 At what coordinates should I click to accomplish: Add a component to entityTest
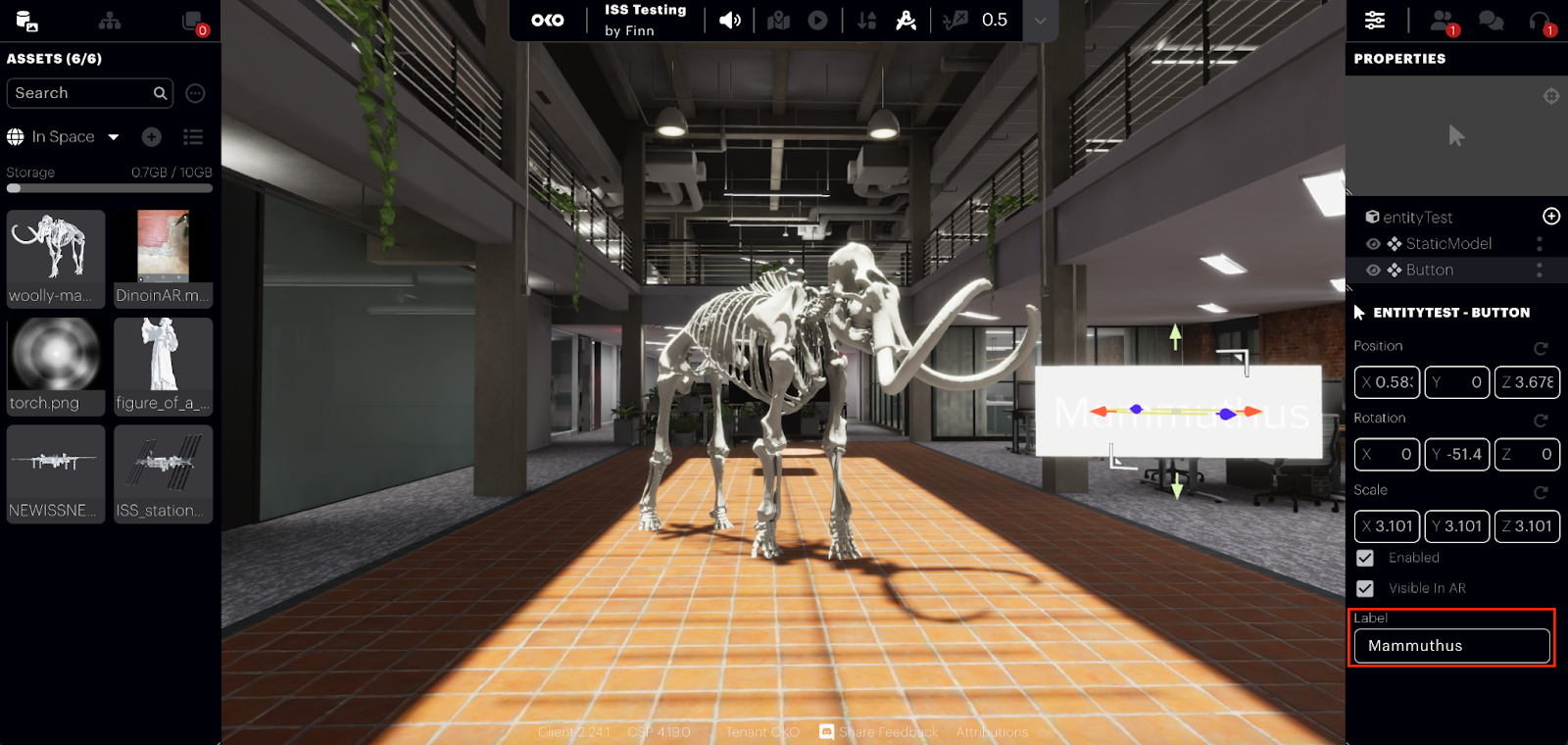(1551, 217)
